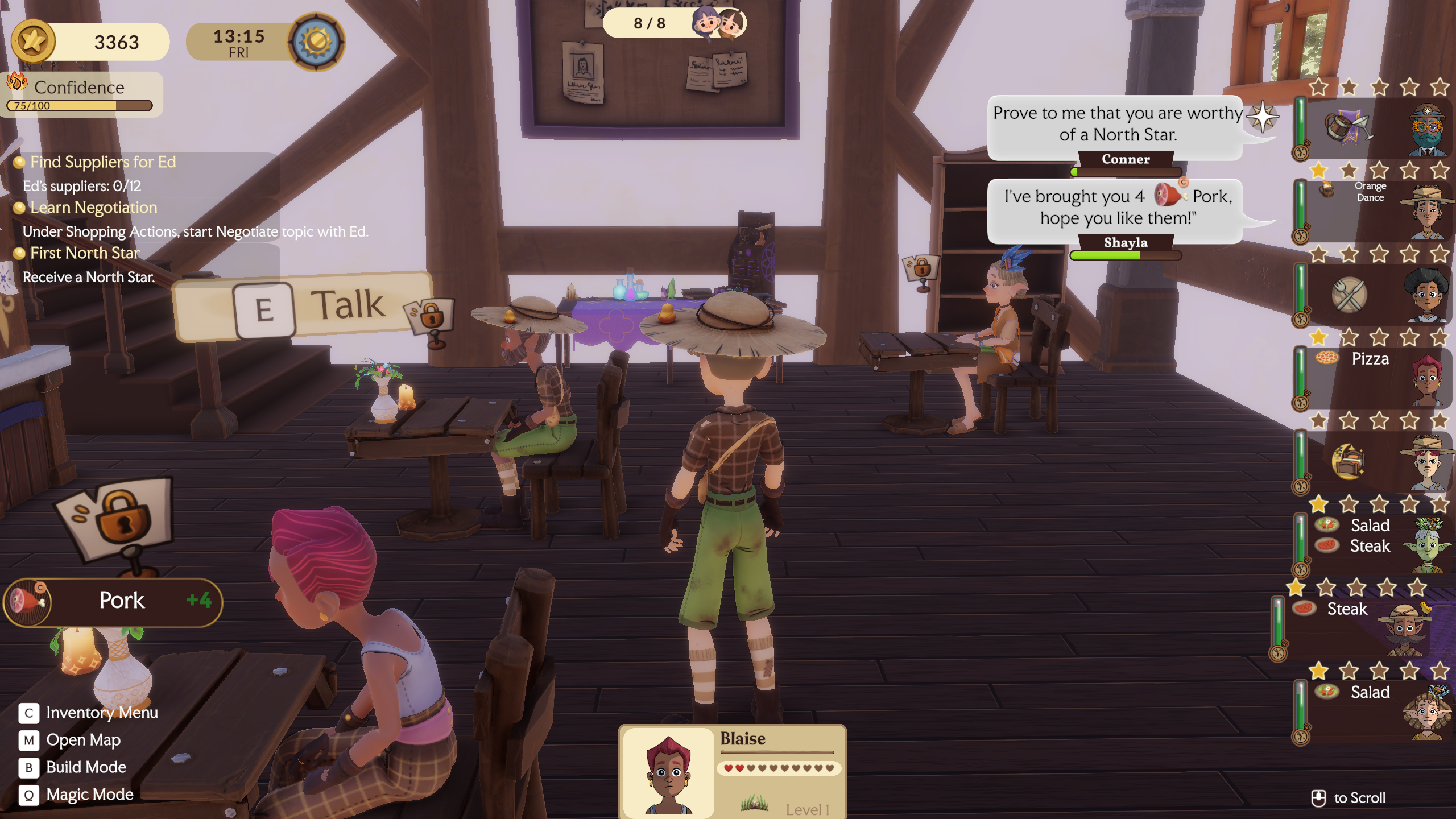This screenshot has height=819, width=1456.
Task: Select the Pizza order card
Action: click(1376, 378)
